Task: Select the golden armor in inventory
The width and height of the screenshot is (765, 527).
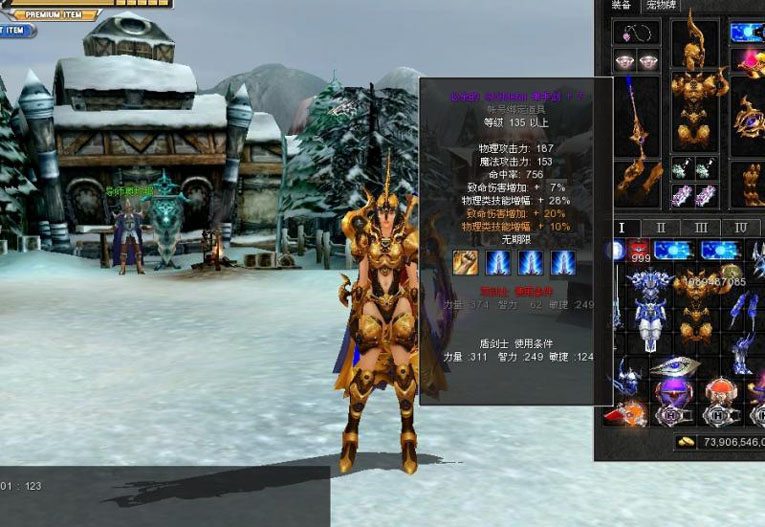Action: (x=695, y=305)
